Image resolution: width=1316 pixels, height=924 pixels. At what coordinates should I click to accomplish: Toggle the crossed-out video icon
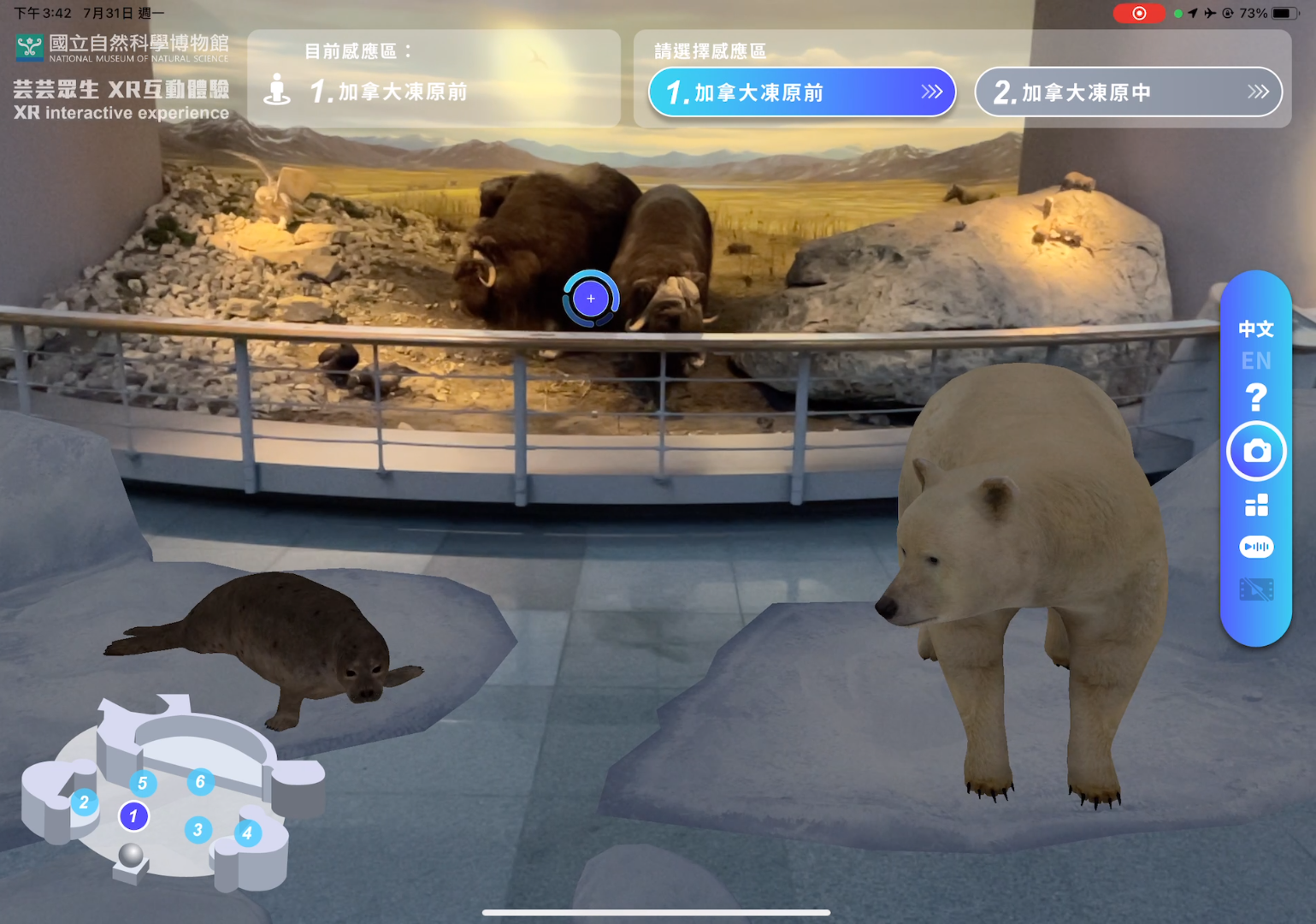[1256, 589]
